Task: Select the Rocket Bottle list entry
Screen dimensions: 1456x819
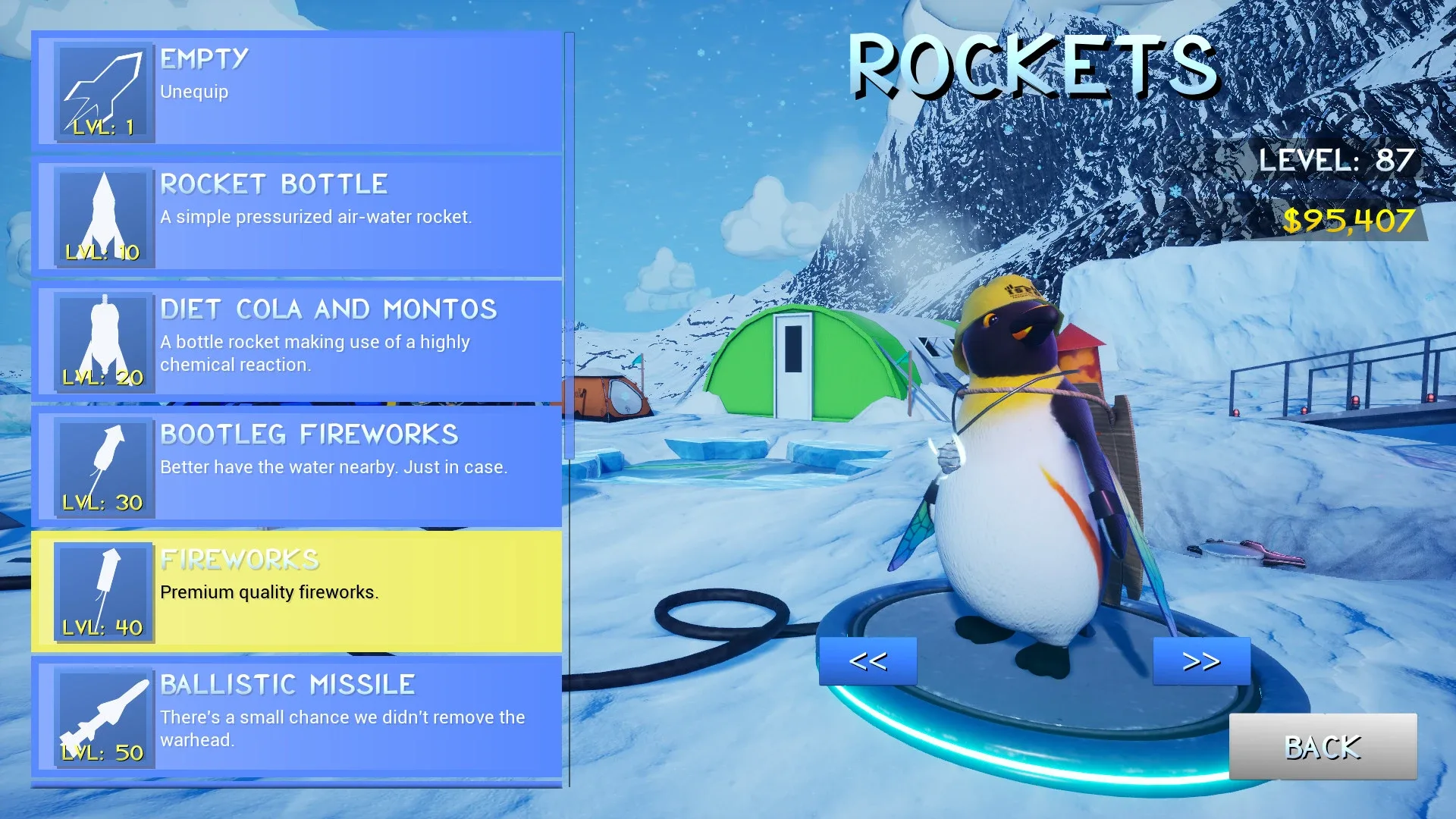Action: pos(303,216)
